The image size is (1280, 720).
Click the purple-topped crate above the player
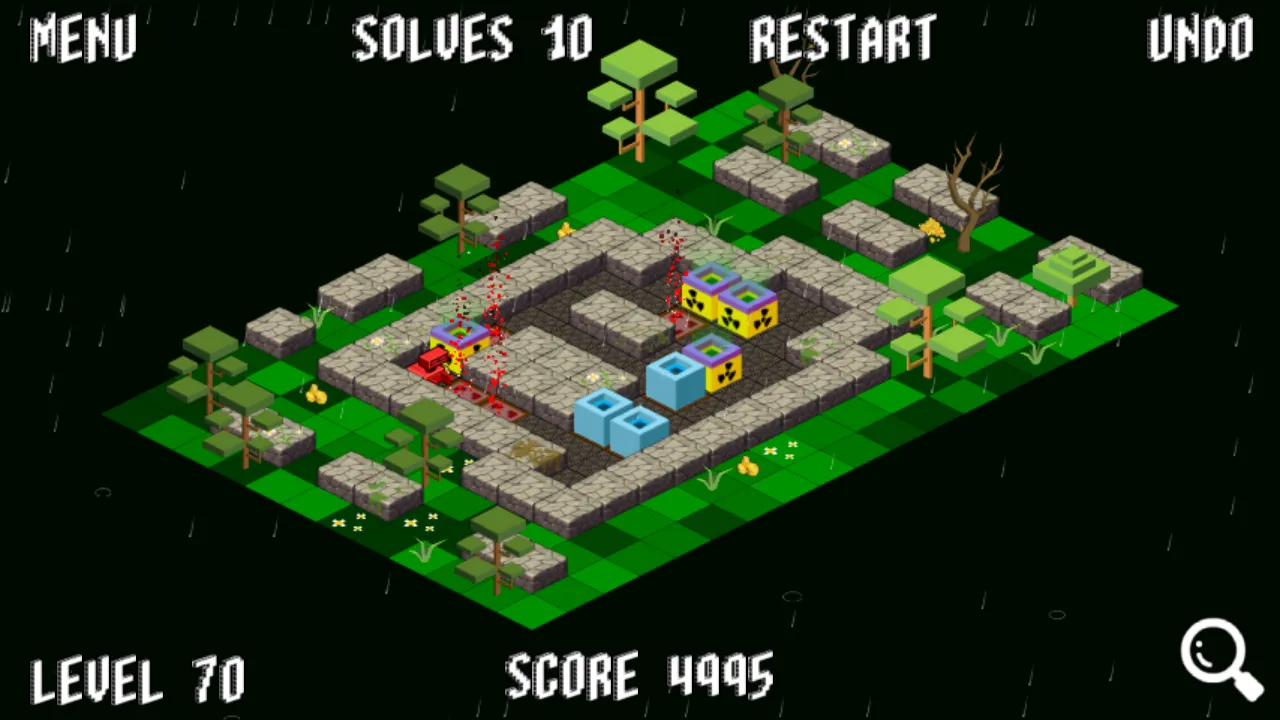coord(460,335)
